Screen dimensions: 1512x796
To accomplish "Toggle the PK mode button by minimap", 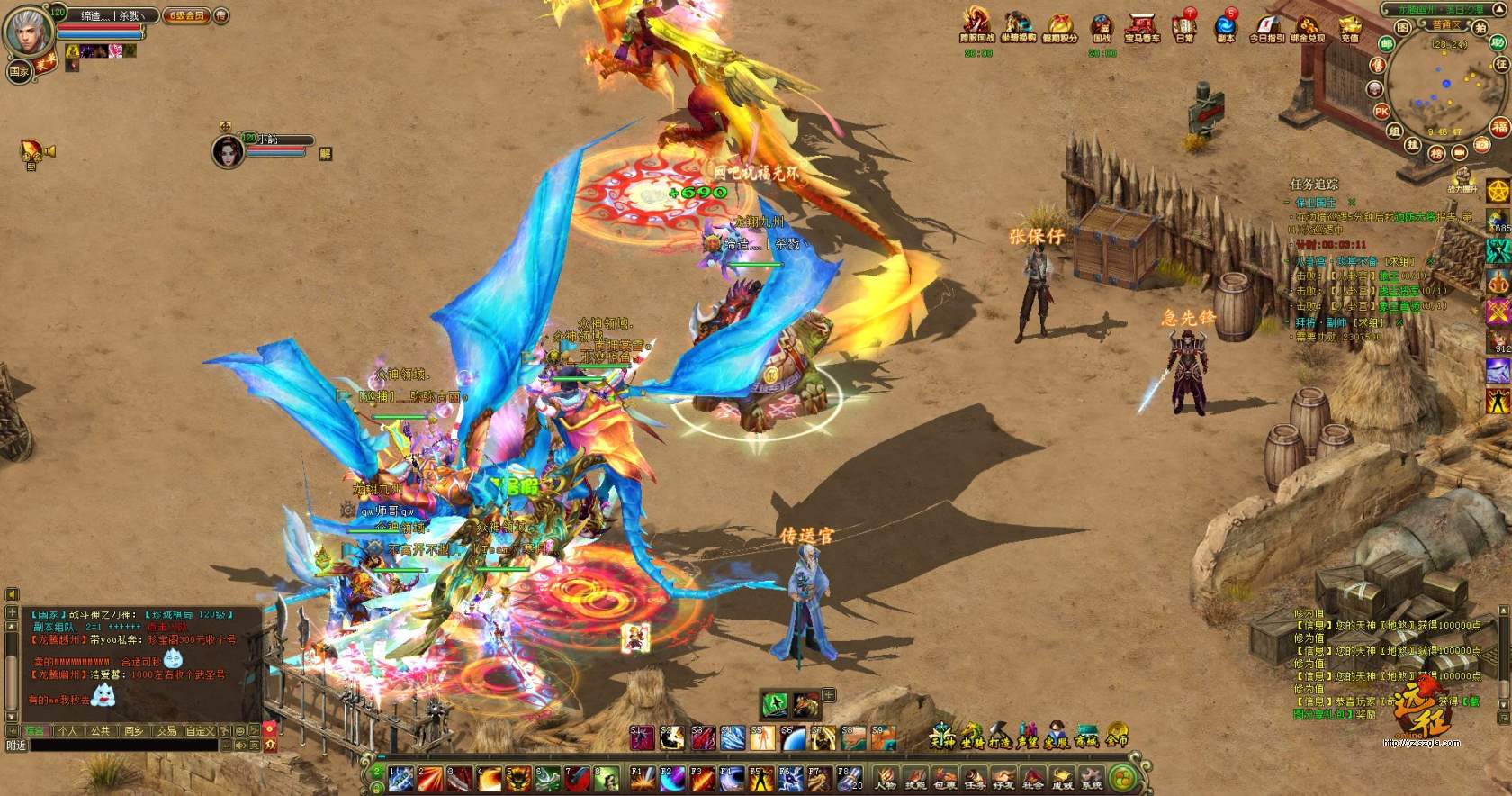I will (1381, 111).
